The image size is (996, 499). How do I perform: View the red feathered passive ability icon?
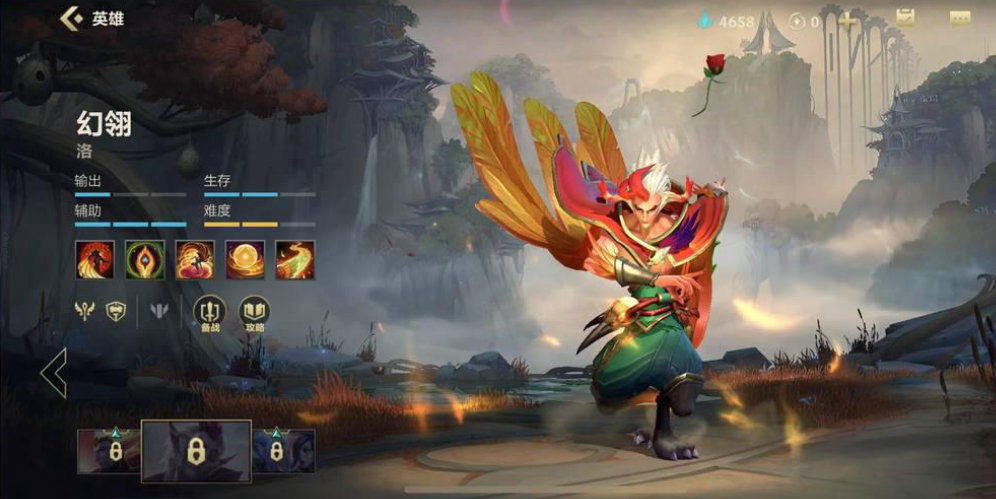point(95,260)
